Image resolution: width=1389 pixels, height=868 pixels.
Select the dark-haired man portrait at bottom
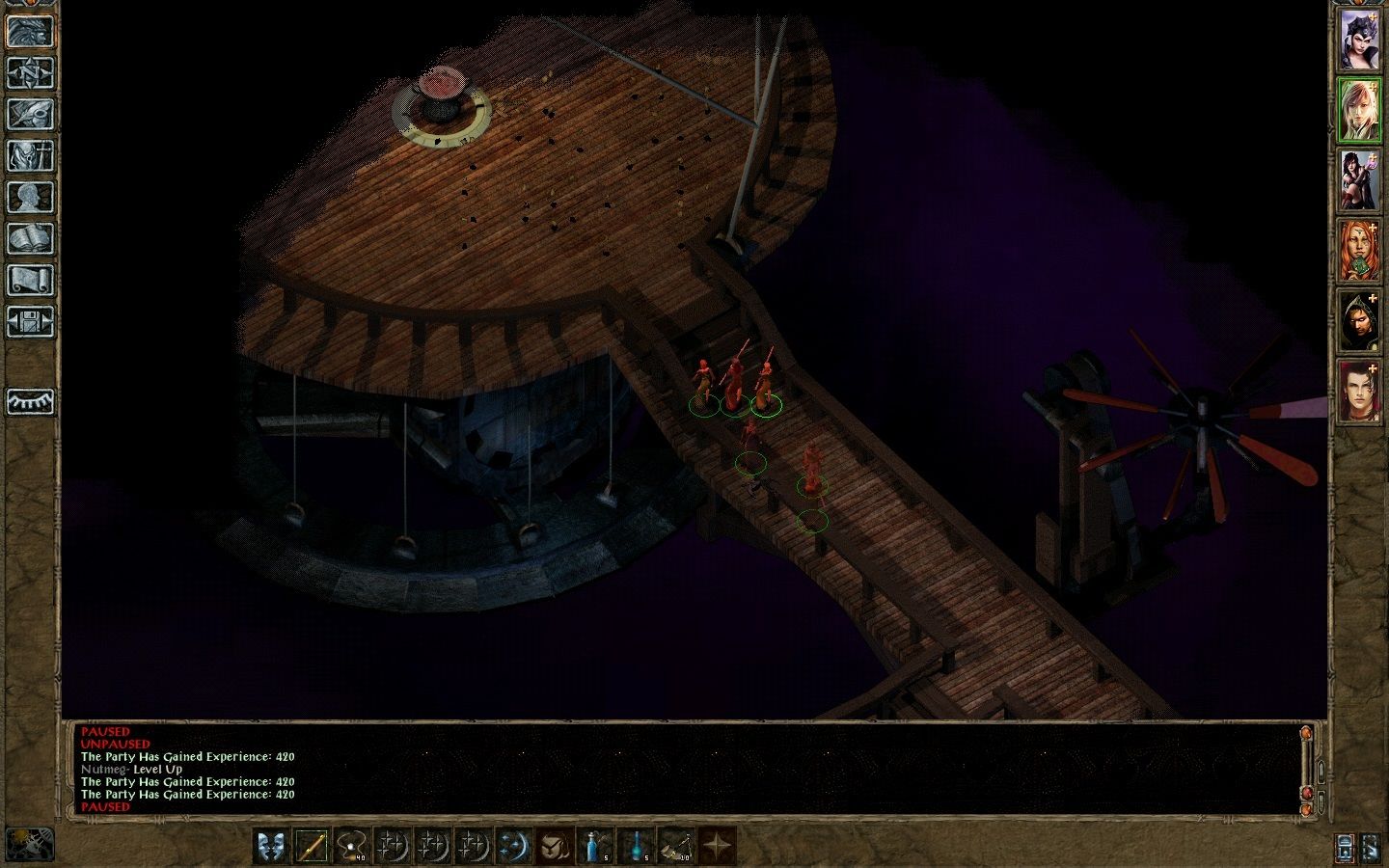click(1358, 392)
